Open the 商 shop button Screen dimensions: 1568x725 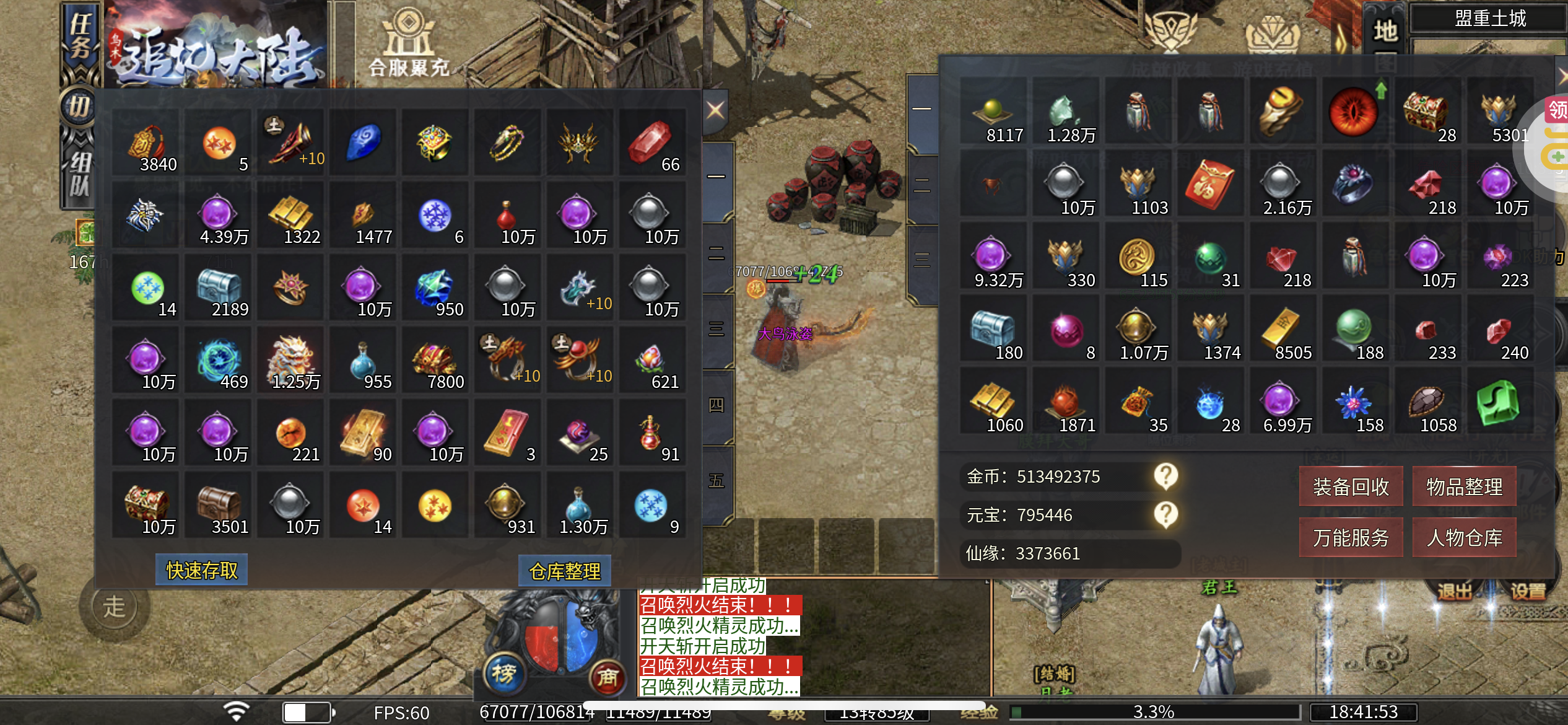click(607, 677)
